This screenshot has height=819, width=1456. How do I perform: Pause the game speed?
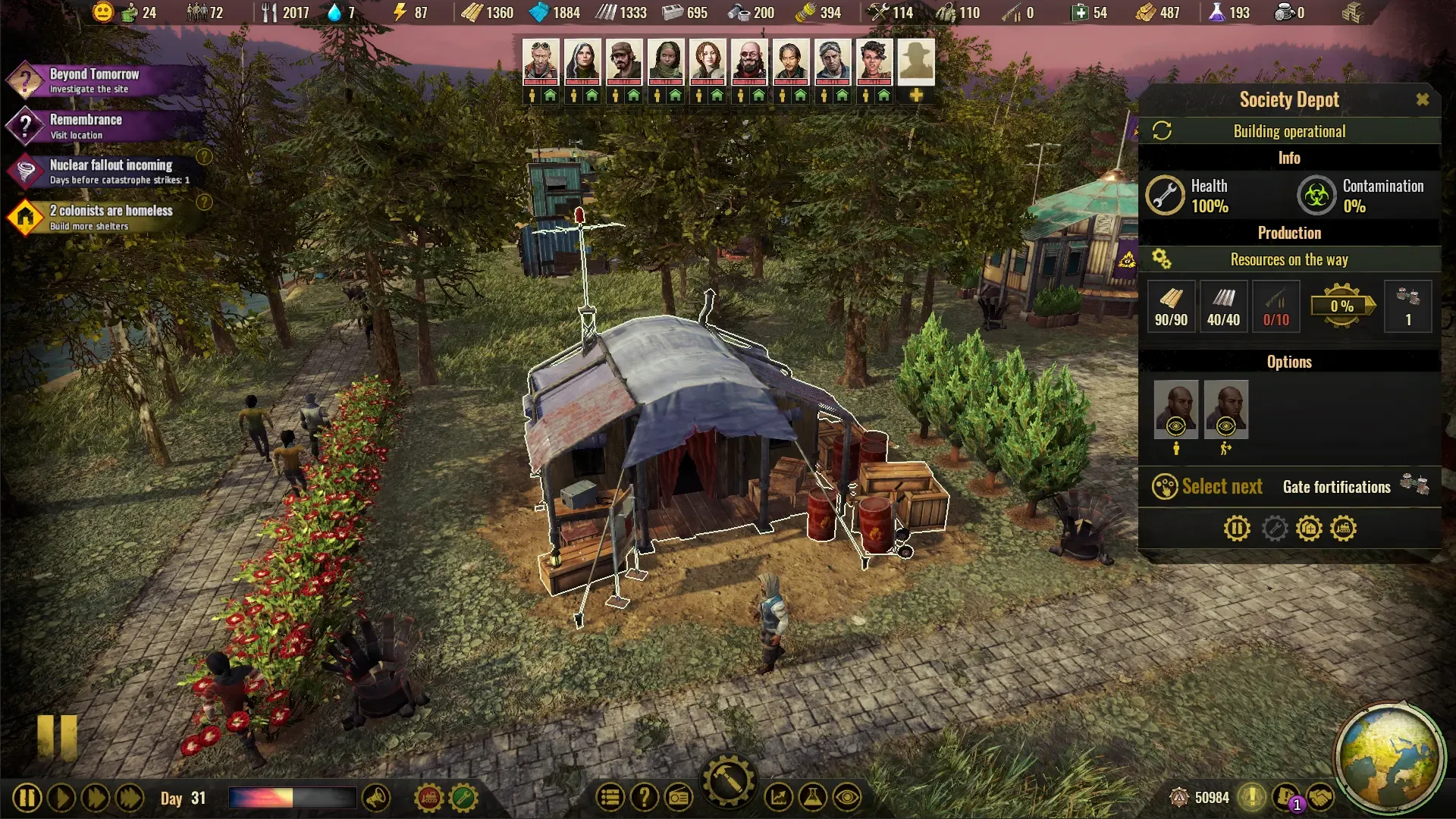[x=27, y=798]
